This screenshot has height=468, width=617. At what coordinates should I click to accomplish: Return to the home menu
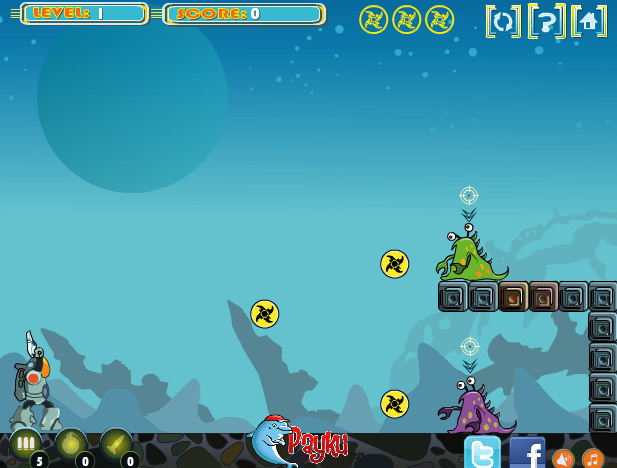[x=589, y=21]
